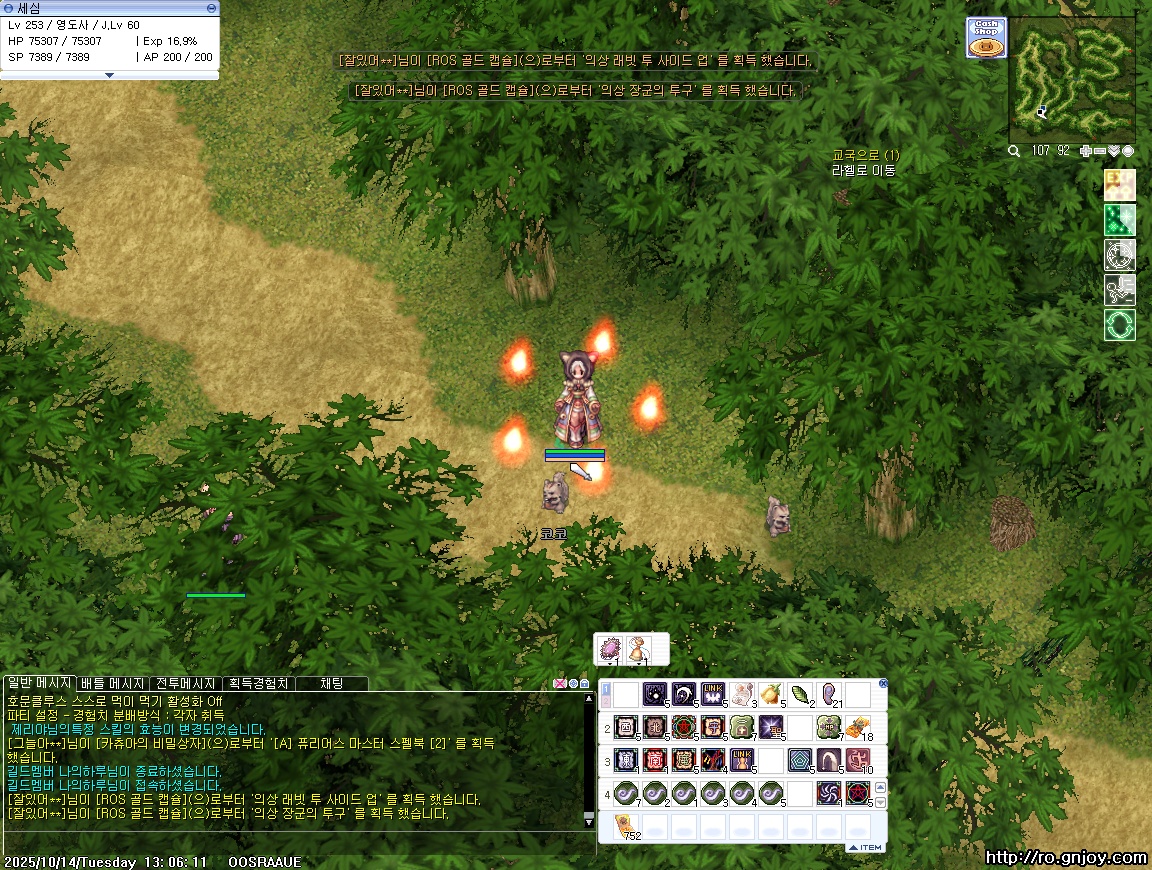Click the pink gem item slot

point(609,650)
